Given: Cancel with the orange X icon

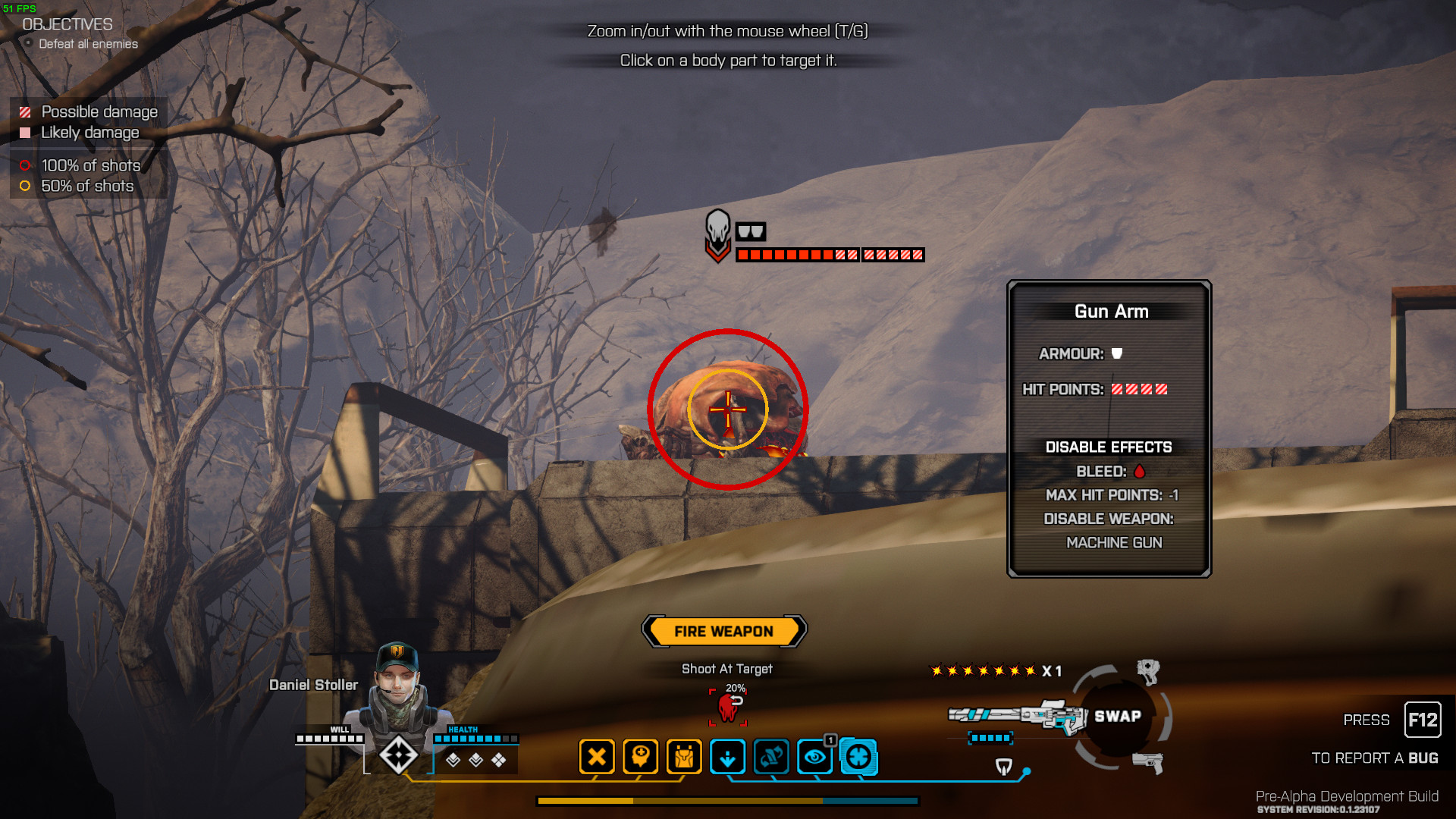Looking at the screenshot, I should click(597, 757).
